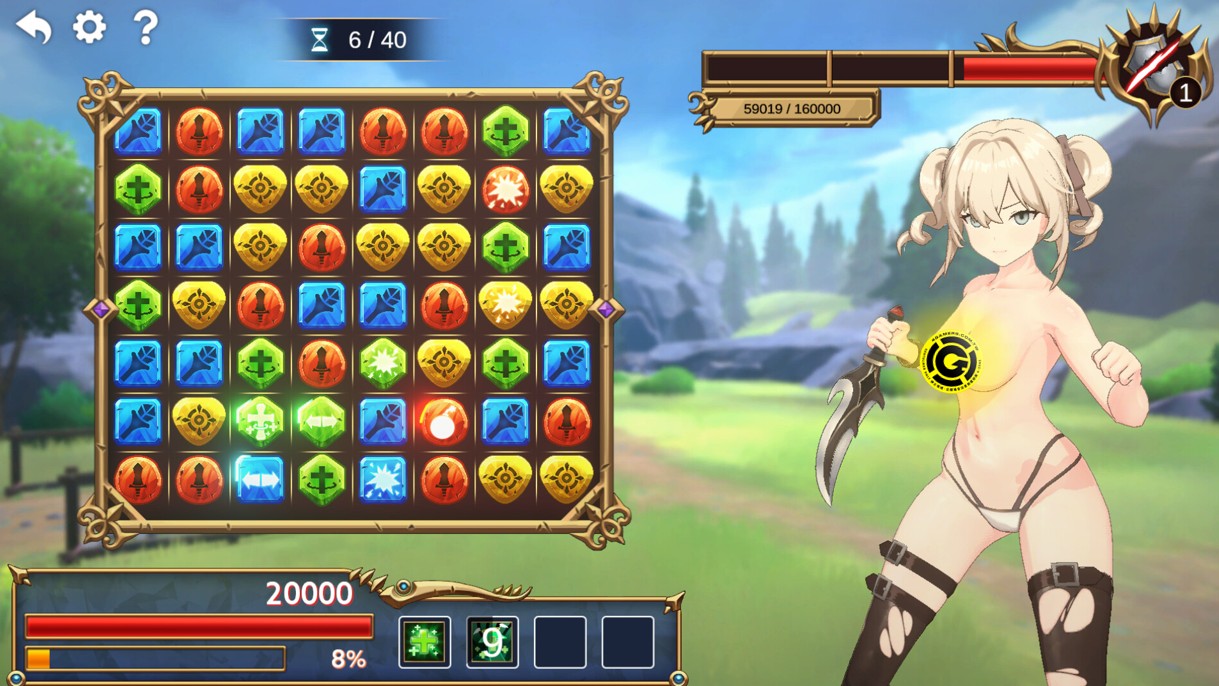Activate the green healing cross skill
Image resolution: width=1219 pixels, height=686 pixels.
425,641
